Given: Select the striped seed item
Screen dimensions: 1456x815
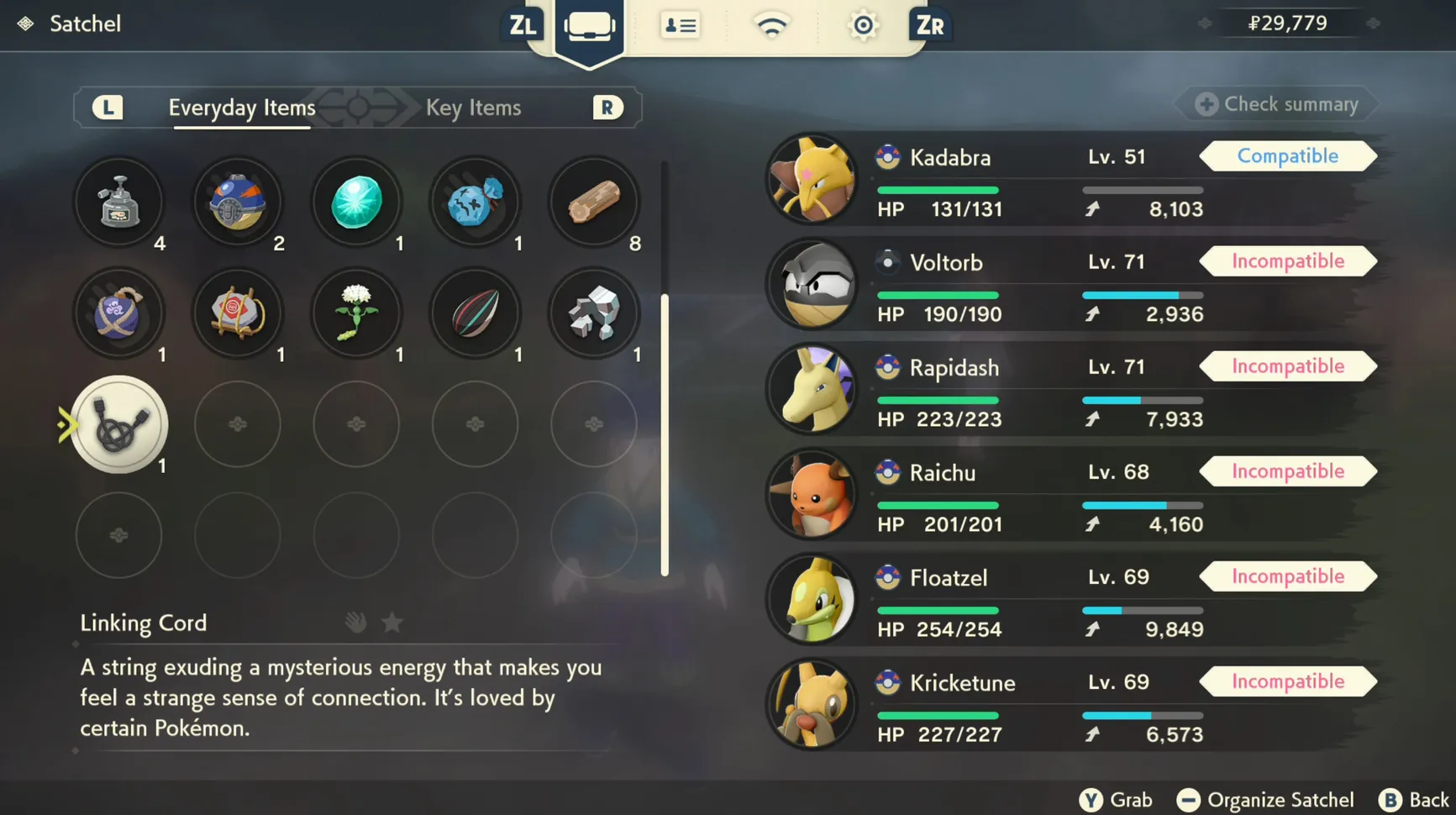Looking at the screenshot, I should [476, 313].
